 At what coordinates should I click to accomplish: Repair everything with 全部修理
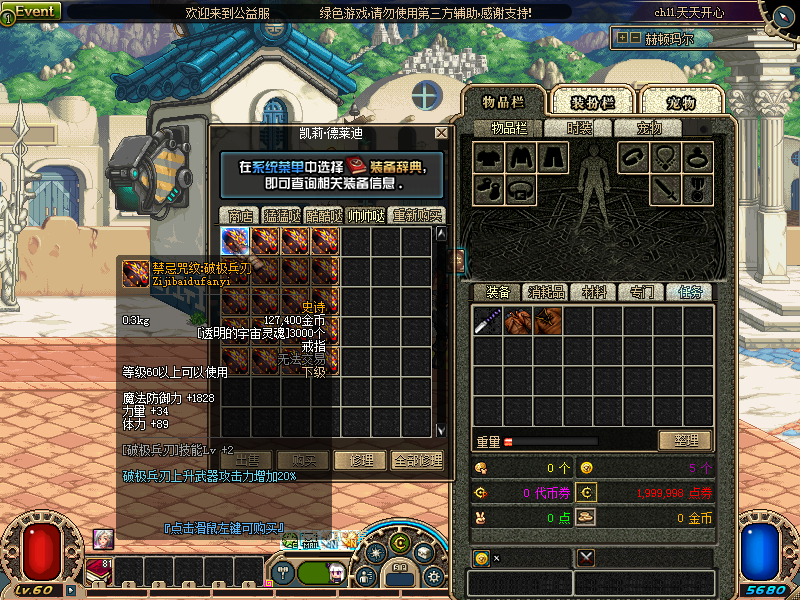(x=416, y=461)
